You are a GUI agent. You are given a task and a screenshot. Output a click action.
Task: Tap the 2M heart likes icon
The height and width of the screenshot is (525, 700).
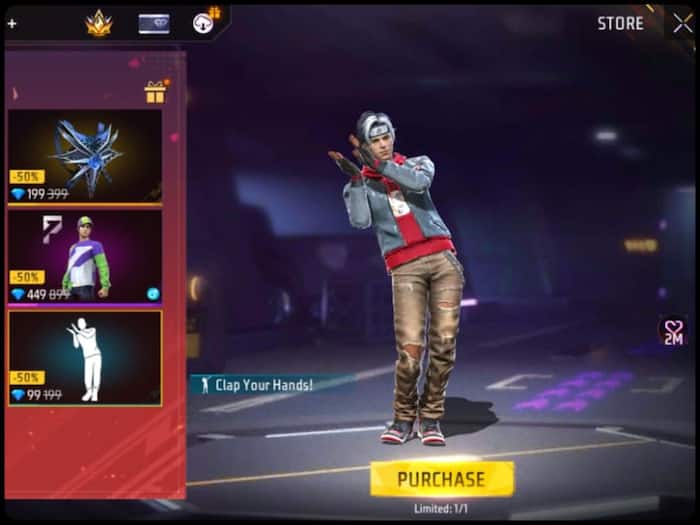672,332
